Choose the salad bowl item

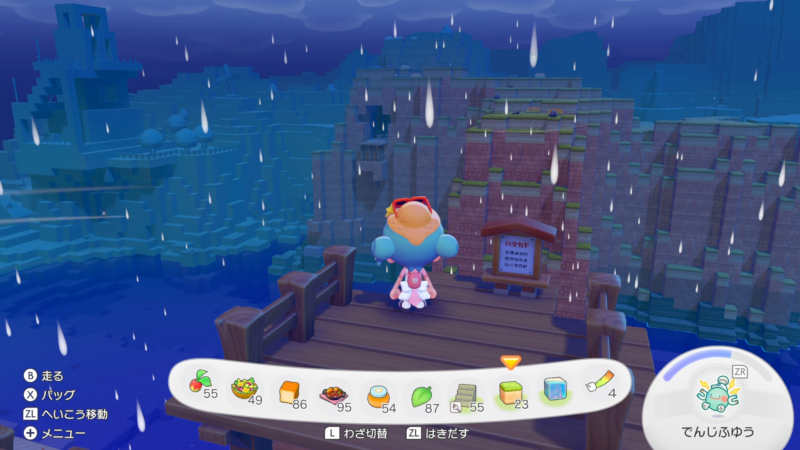pos(243,387)
